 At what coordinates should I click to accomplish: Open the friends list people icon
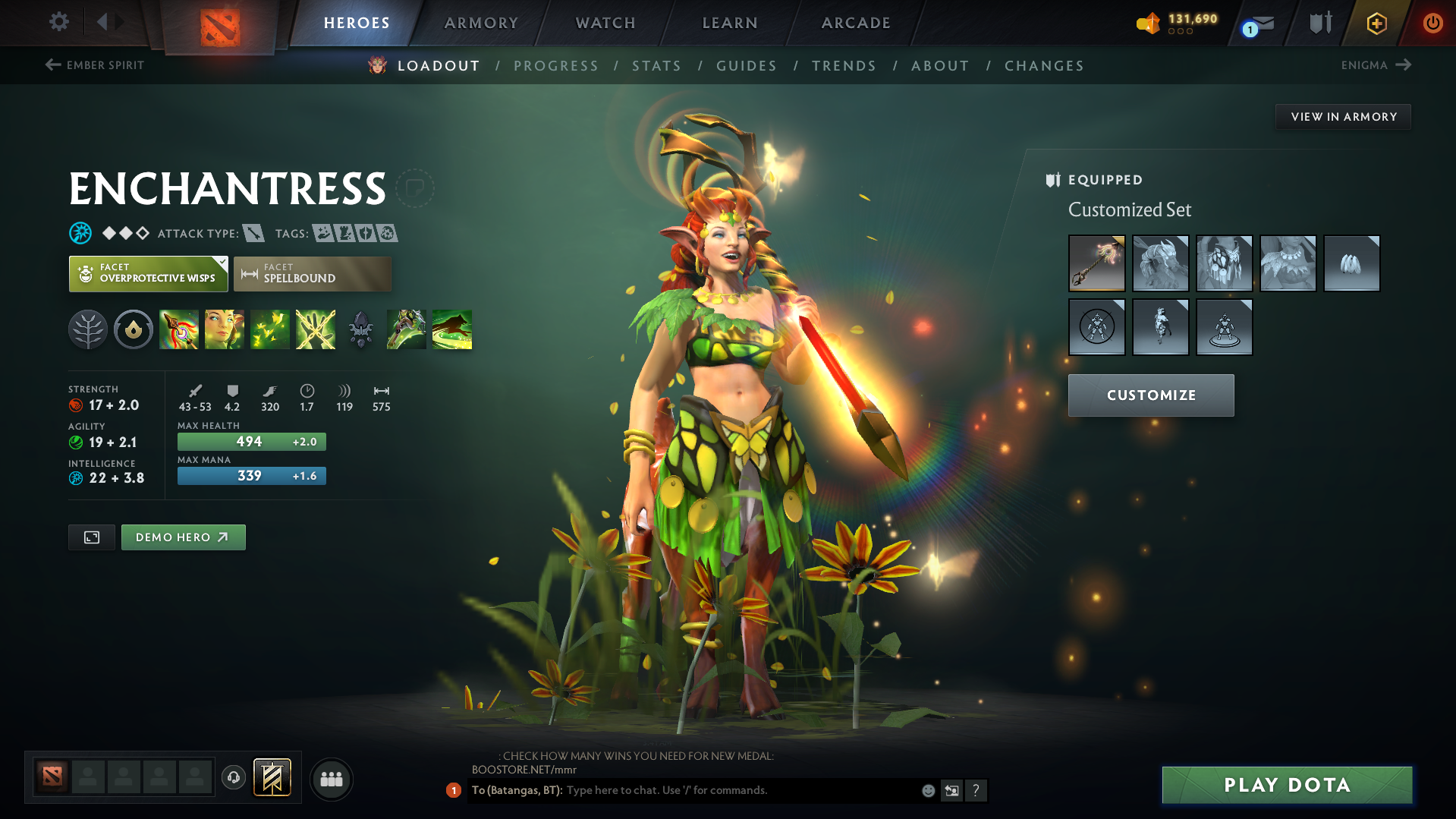pos(331,779)
